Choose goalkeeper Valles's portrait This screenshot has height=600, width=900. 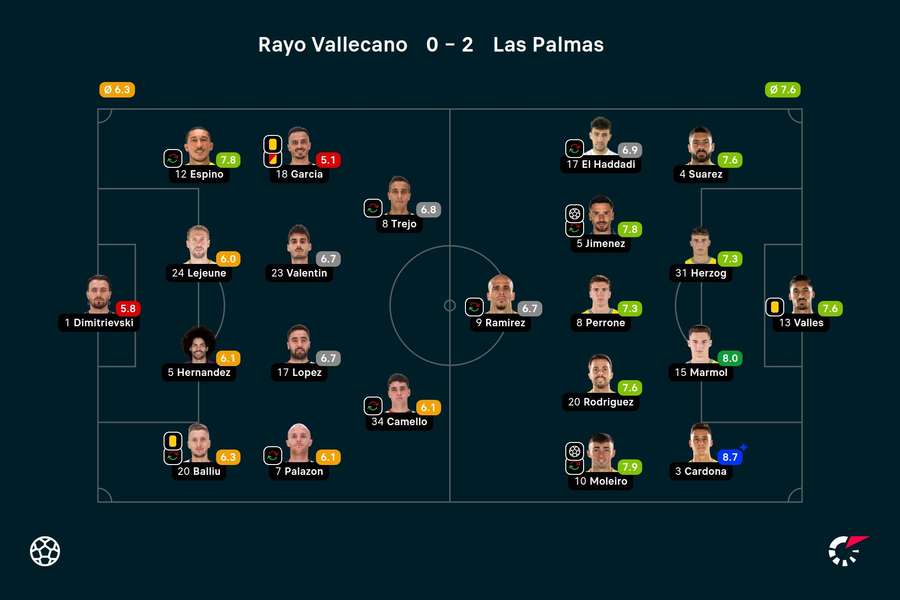pos(800,295)
